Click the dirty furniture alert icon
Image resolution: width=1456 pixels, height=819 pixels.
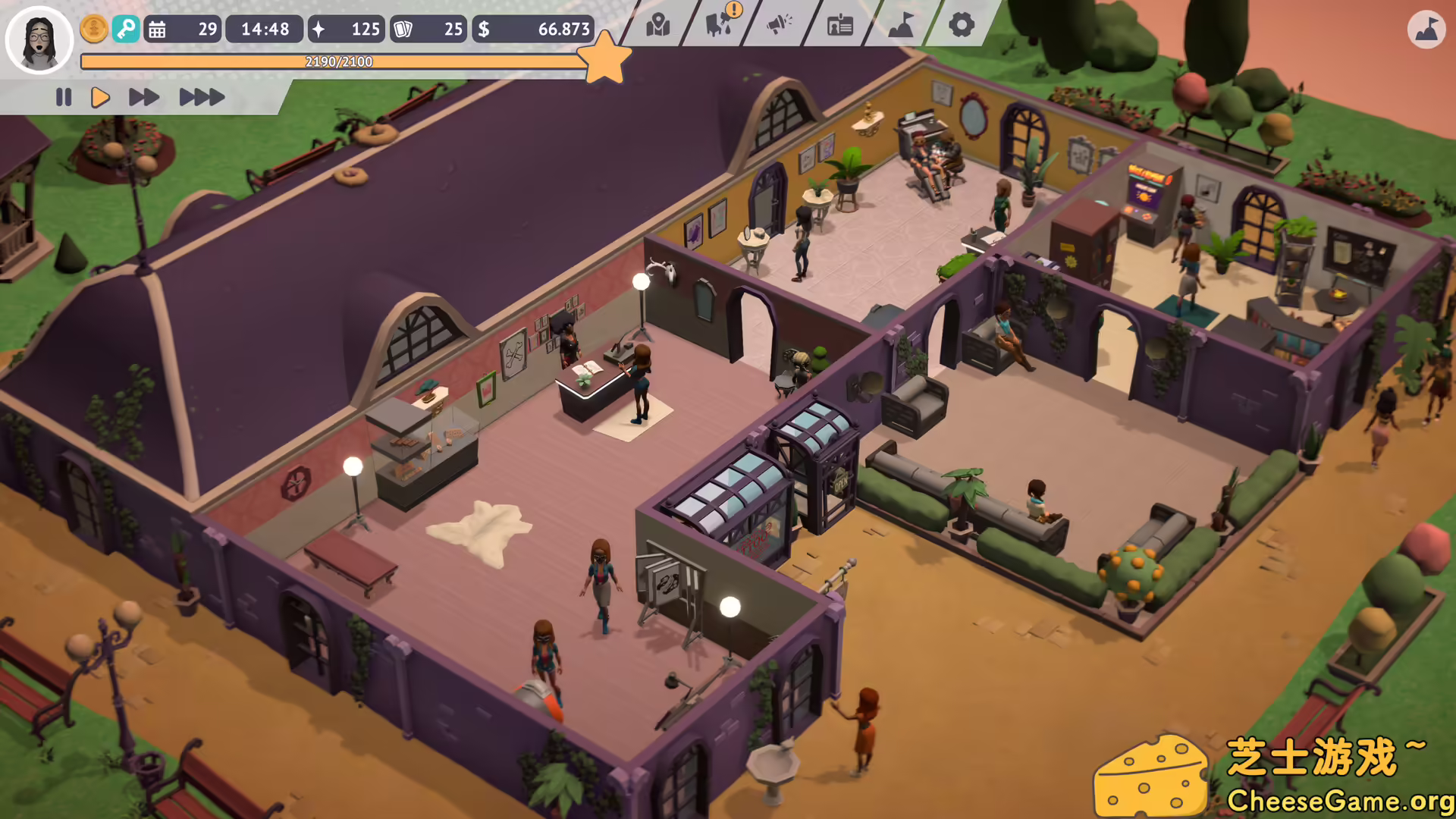tap(717, 26)
